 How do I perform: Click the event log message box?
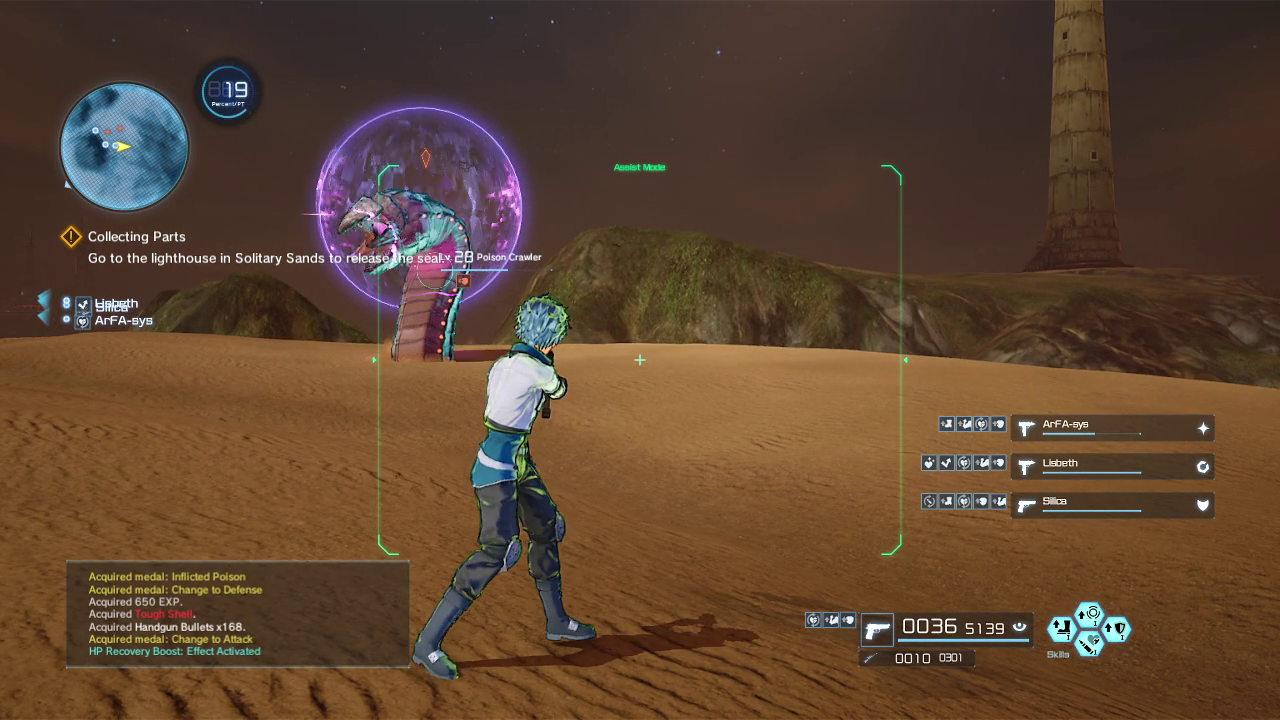tap(238, 614)
